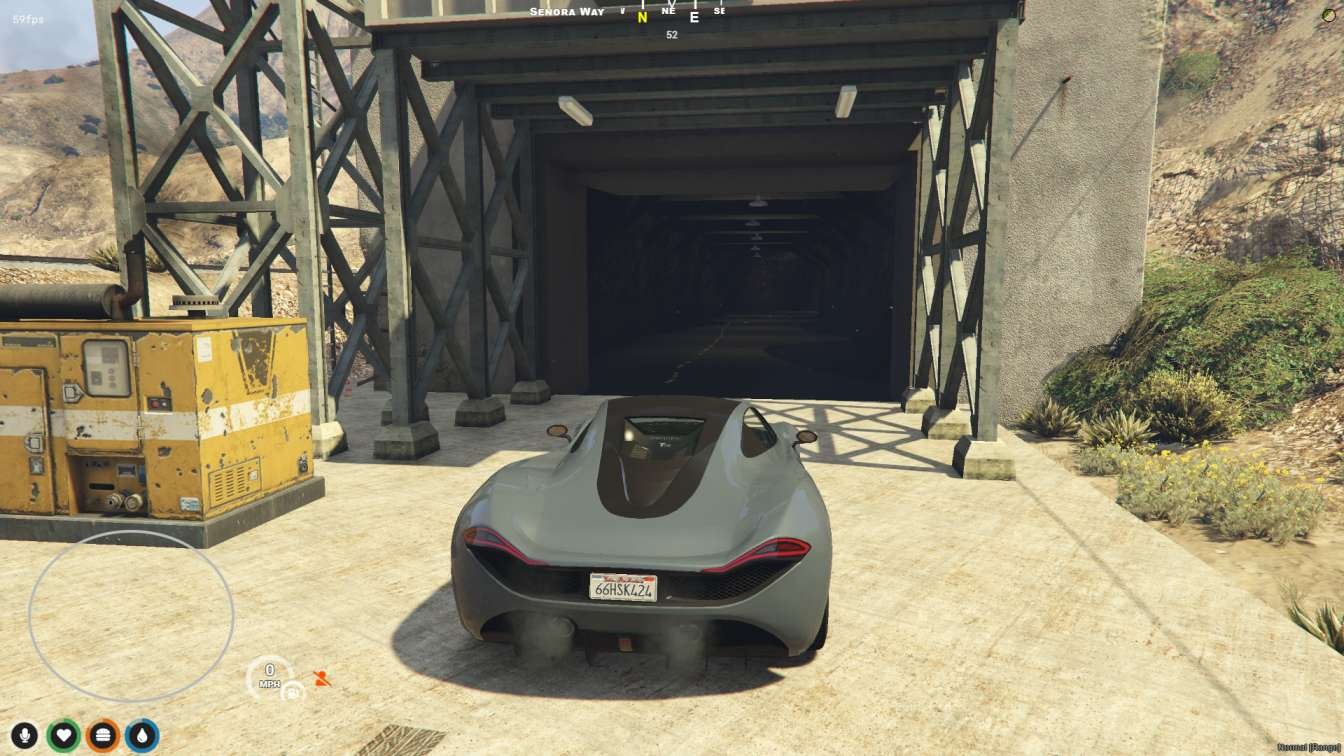The image size is (1344, 756).
Task: Click the Senora Way street label
Action: pos(565,11)
